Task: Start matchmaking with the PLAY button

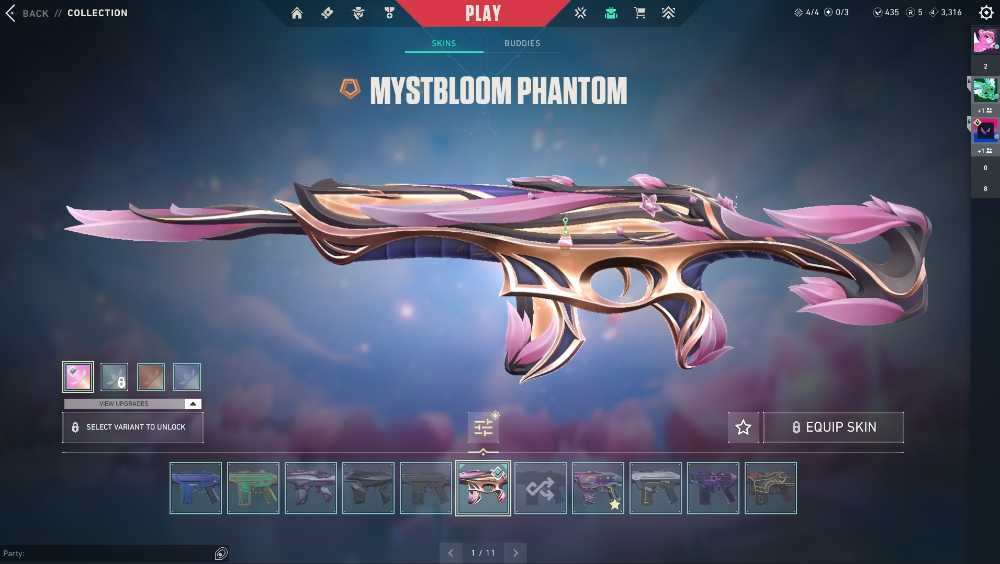Action: coord(483,13)
